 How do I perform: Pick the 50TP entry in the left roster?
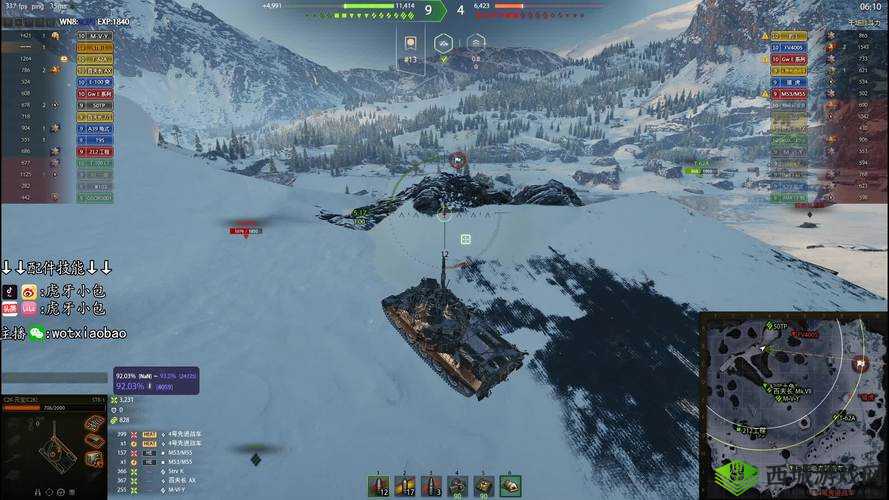pos(97,105)
